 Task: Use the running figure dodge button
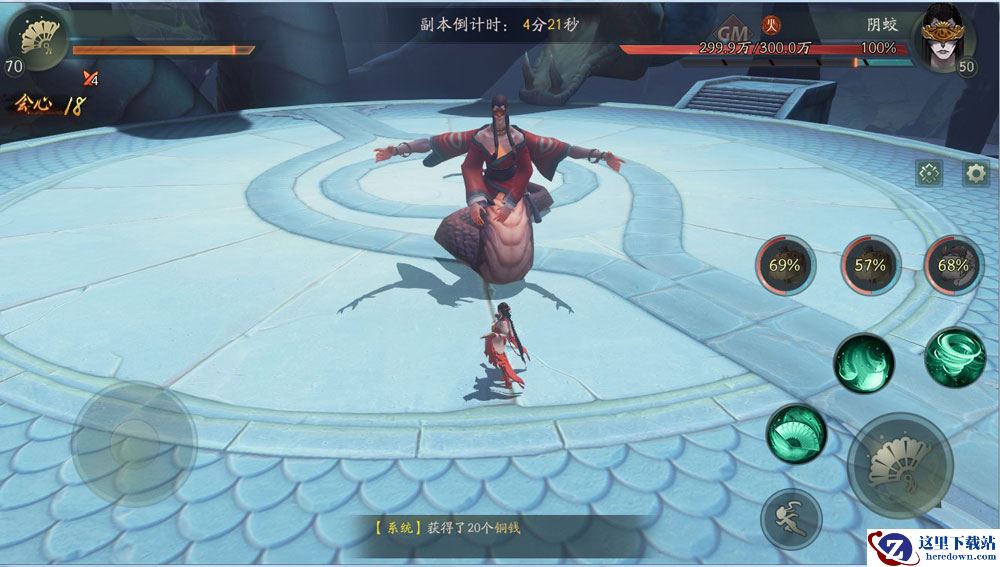point(790,519)
